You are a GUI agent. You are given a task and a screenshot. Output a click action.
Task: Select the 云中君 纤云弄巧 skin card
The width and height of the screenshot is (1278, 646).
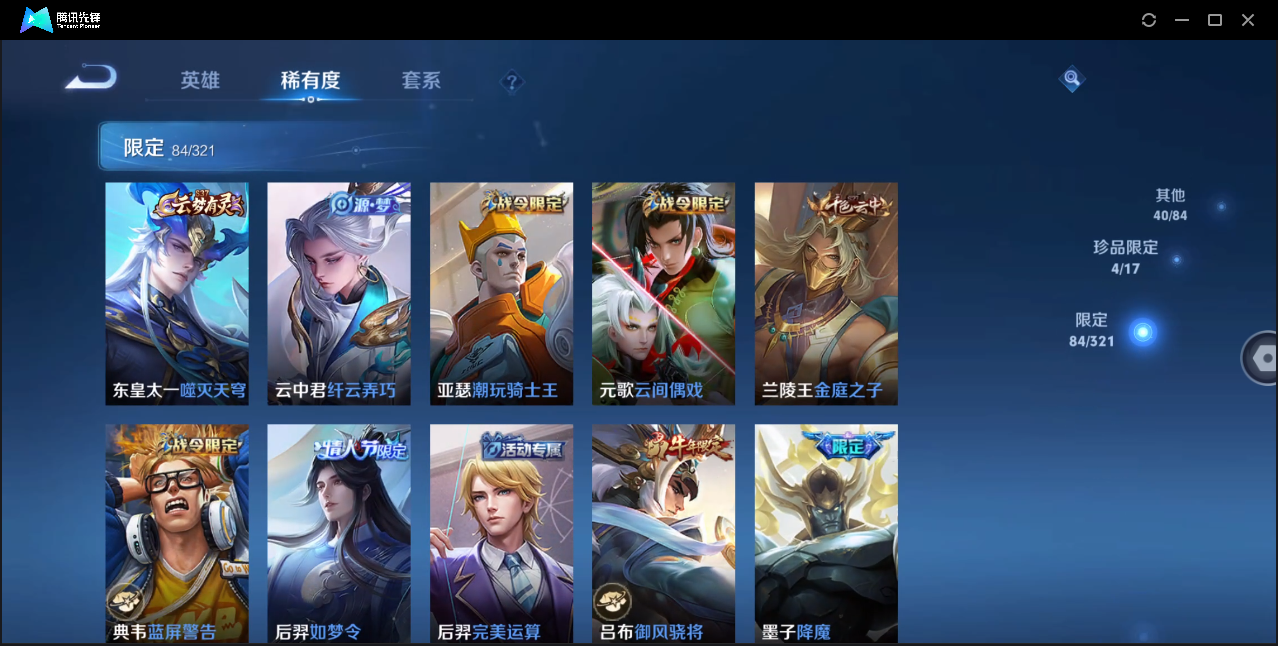coord(339,293)
